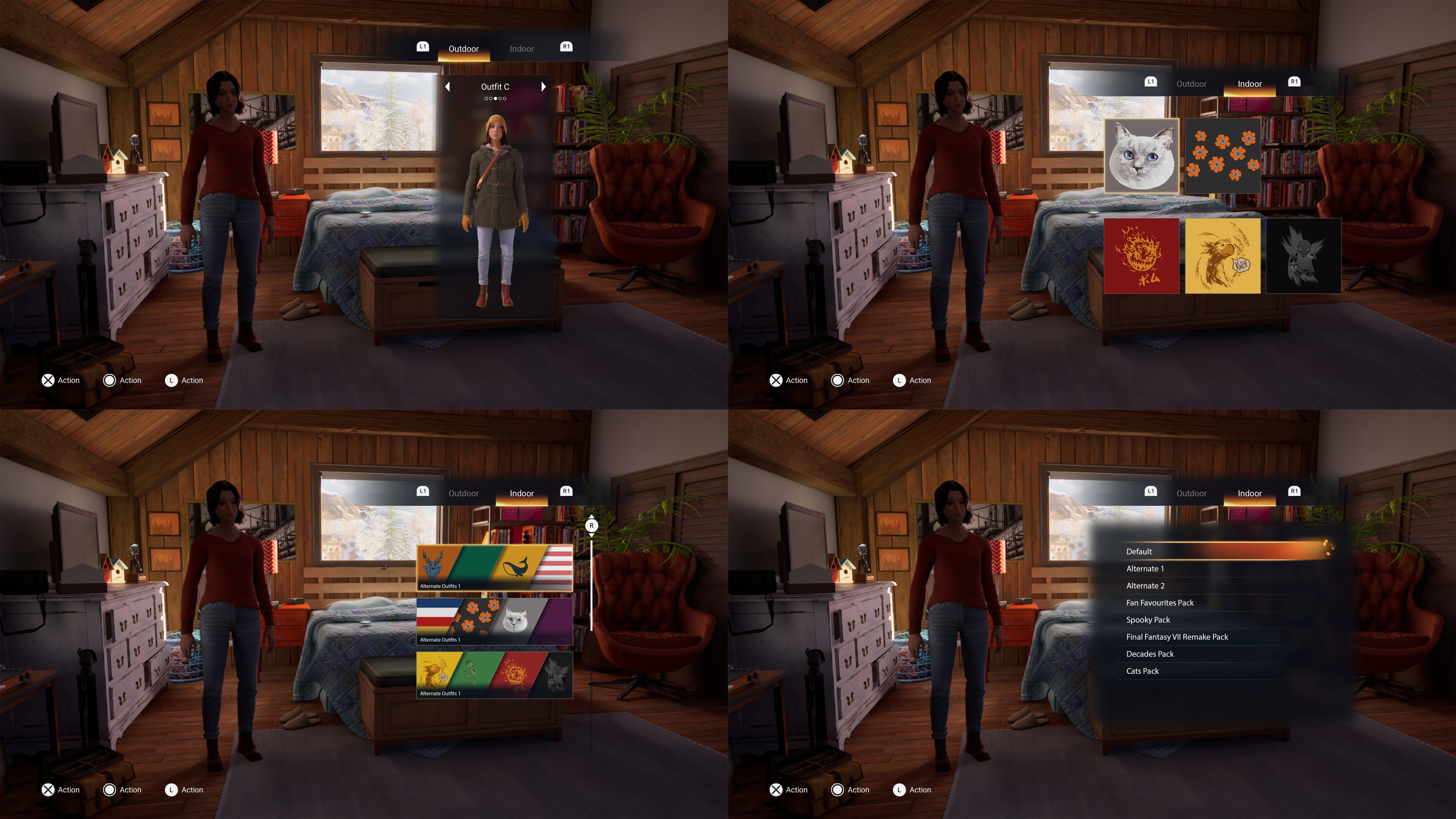1456x819 pixels.
Task: Go back an outfit using left arrow
Action: click(448, 86)
